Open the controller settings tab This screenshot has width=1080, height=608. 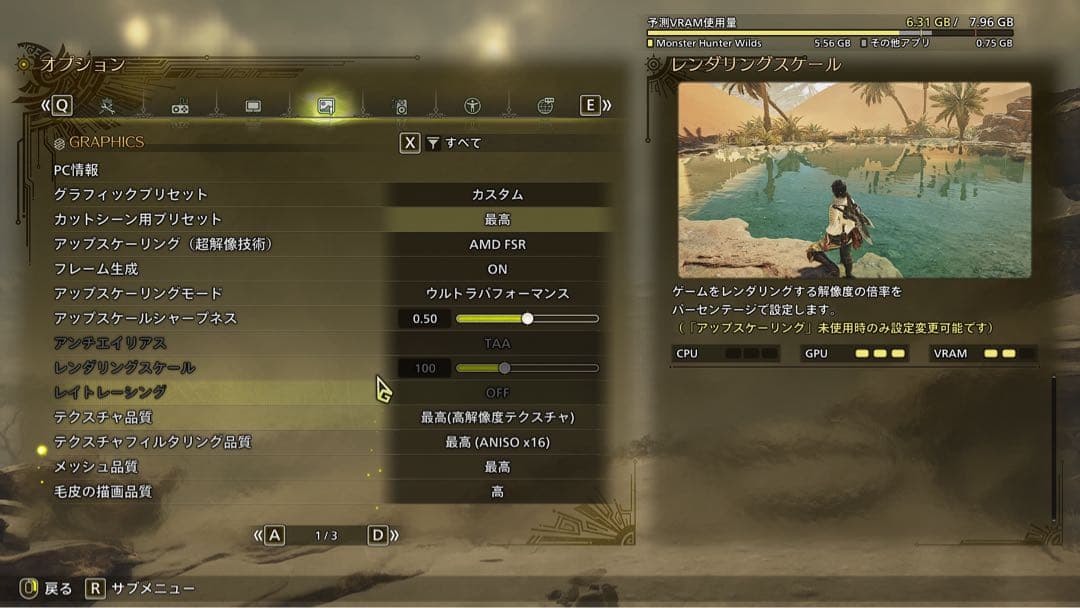coord(181,106)
